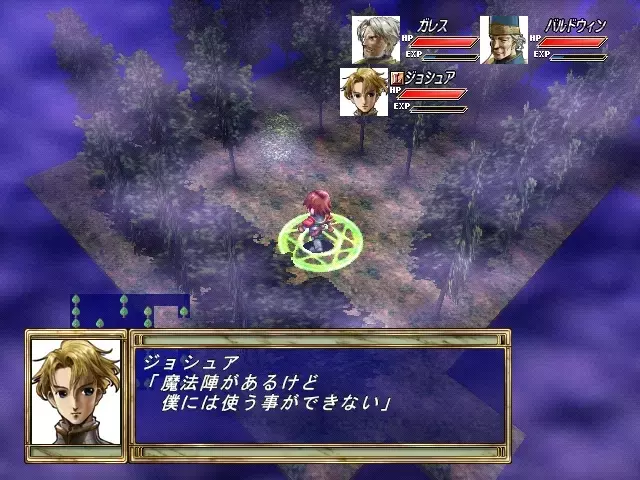Select the バルドウィン party portrait
This screenshot has width=640, height=480.
click(x=504, y=40)
